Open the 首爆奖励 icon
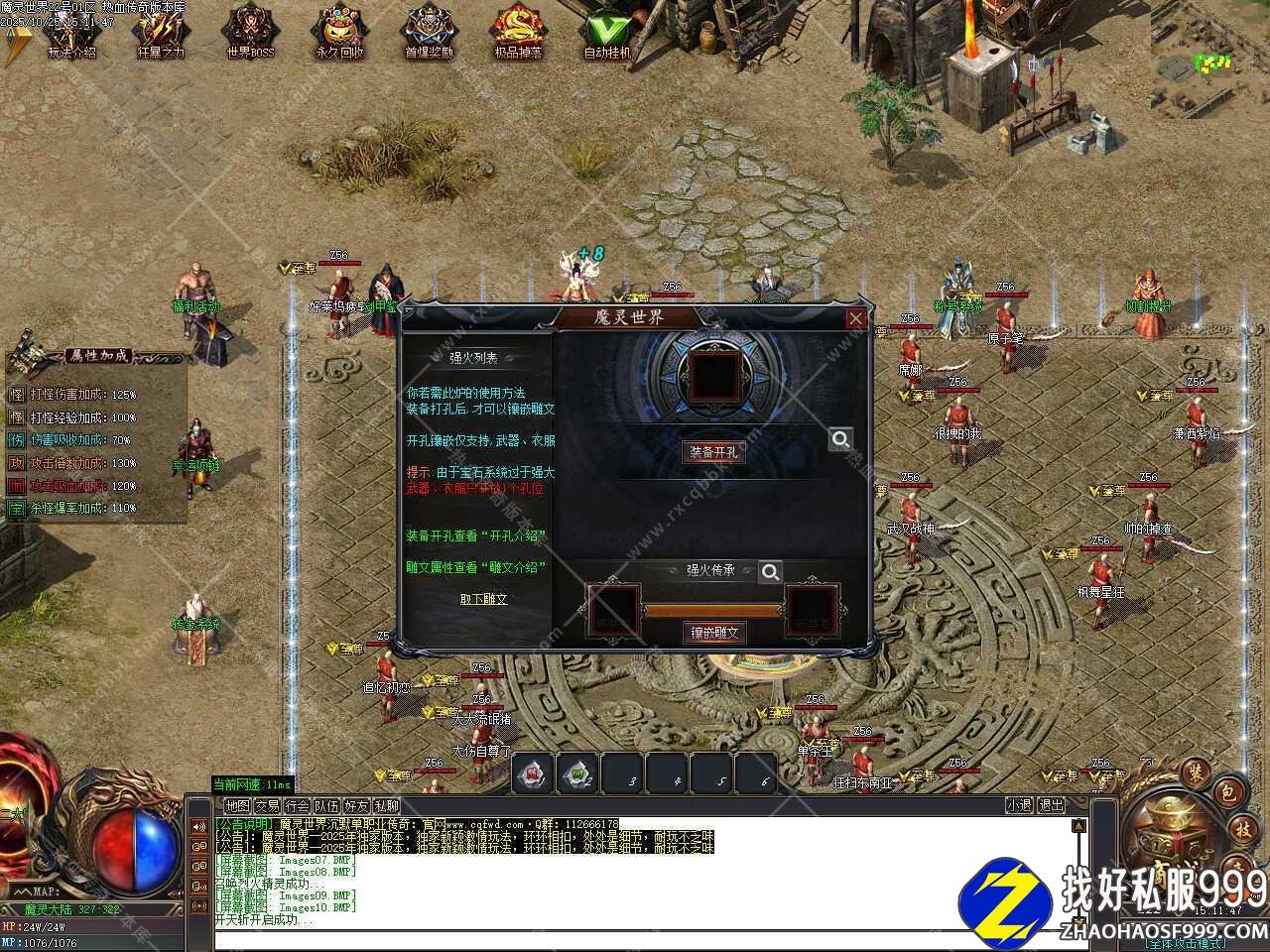Viewport: 1270px width, 952px height. (x=429, y=32)
